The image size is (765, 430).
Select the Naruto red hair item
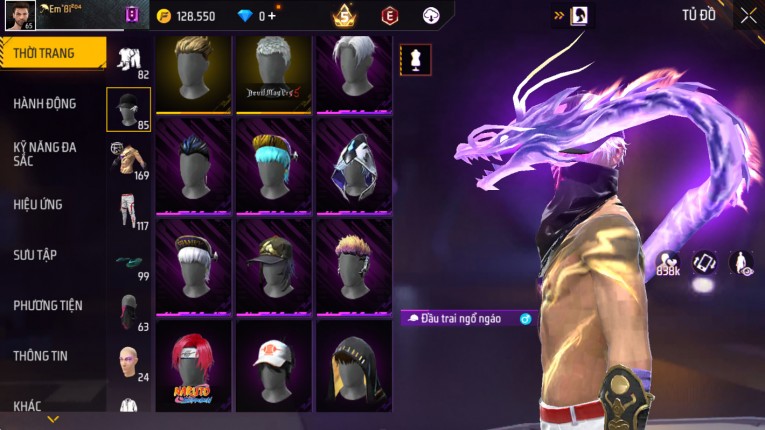193,365
